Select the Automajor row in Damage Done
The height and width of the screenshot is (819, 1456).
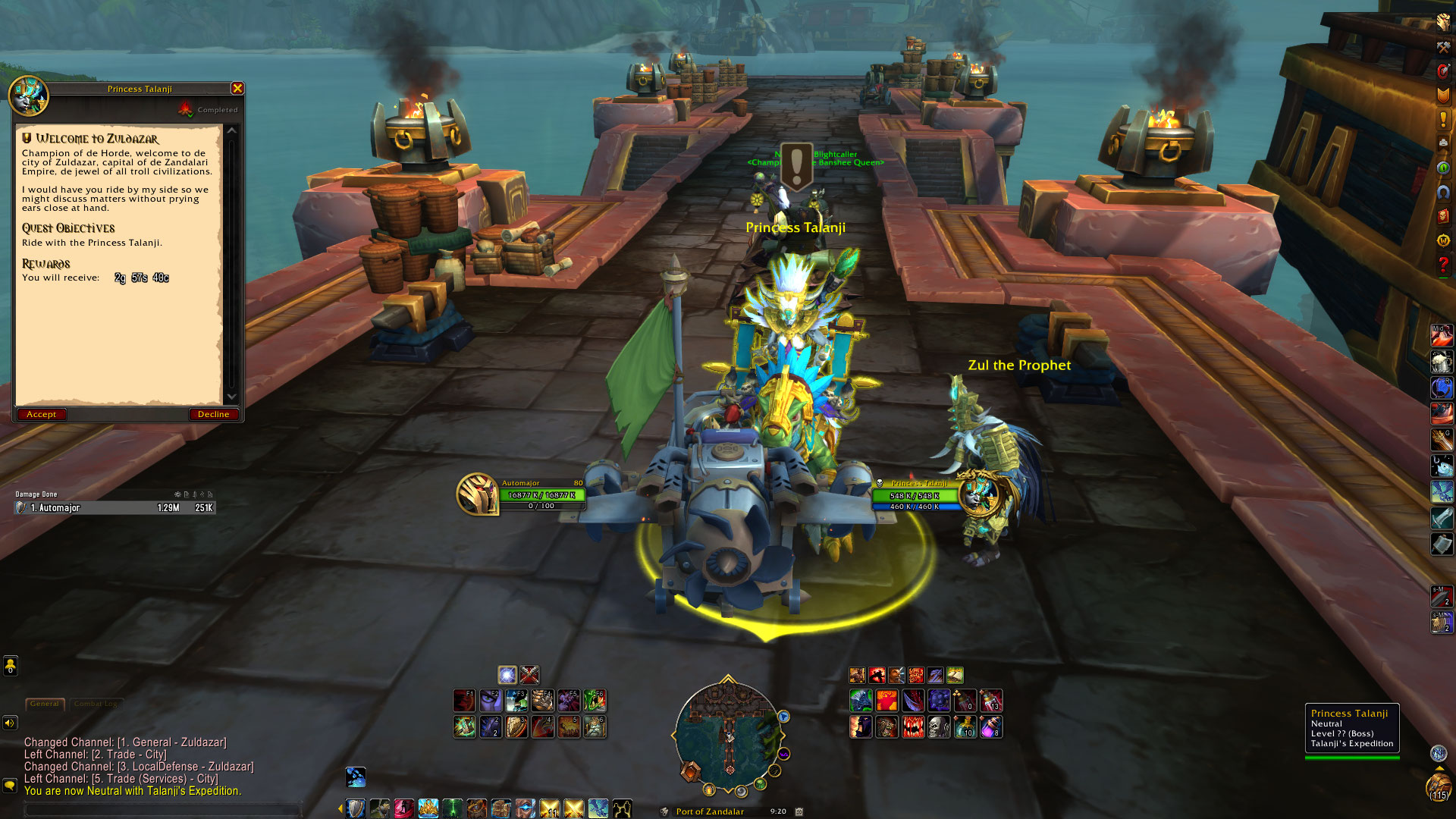pos(115,508)
